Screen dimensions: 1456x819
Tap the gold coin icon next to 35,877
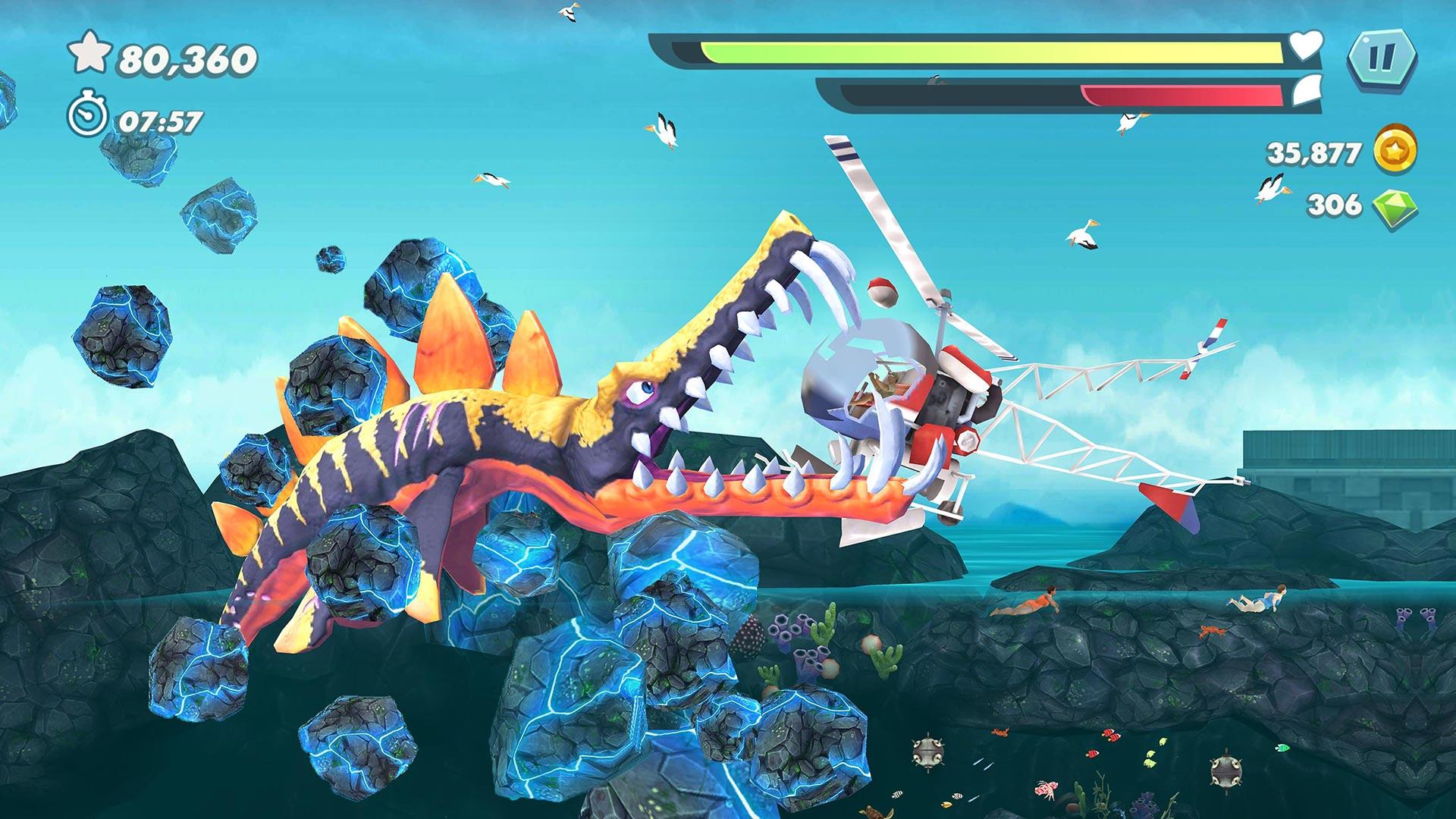coord(1394,149)
